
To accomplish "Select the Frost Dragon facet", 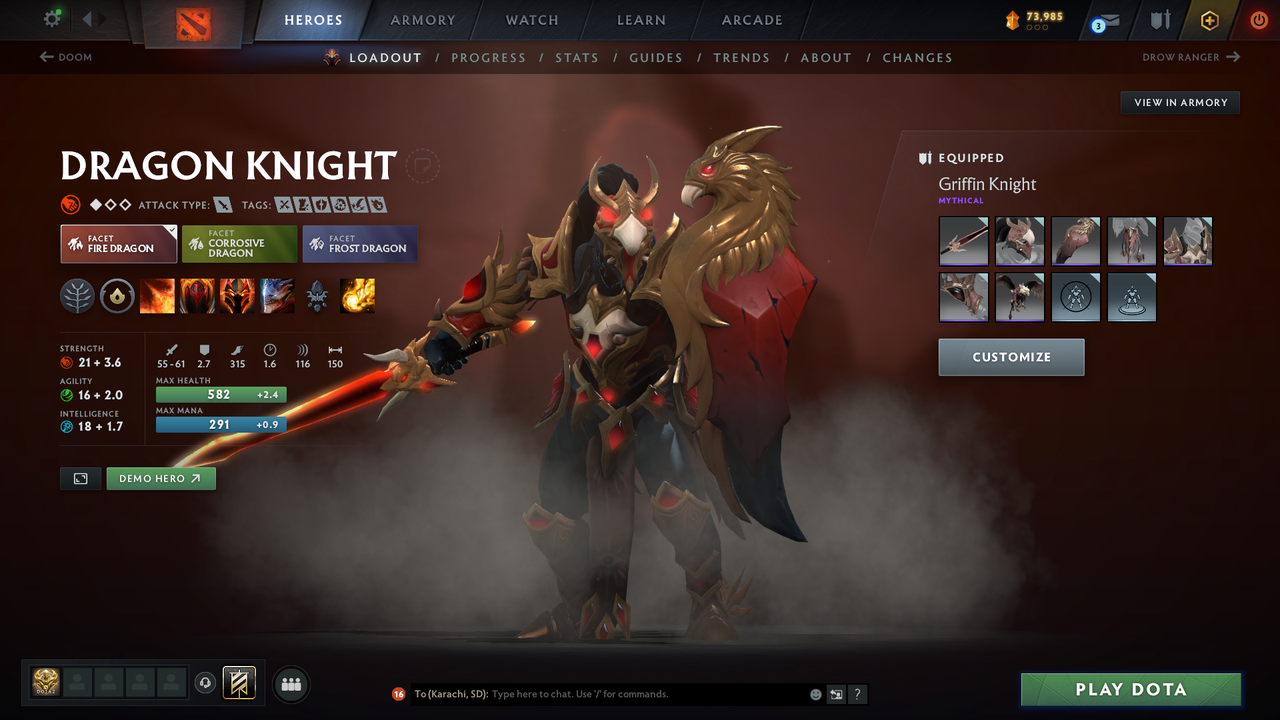I will point(359,243).
